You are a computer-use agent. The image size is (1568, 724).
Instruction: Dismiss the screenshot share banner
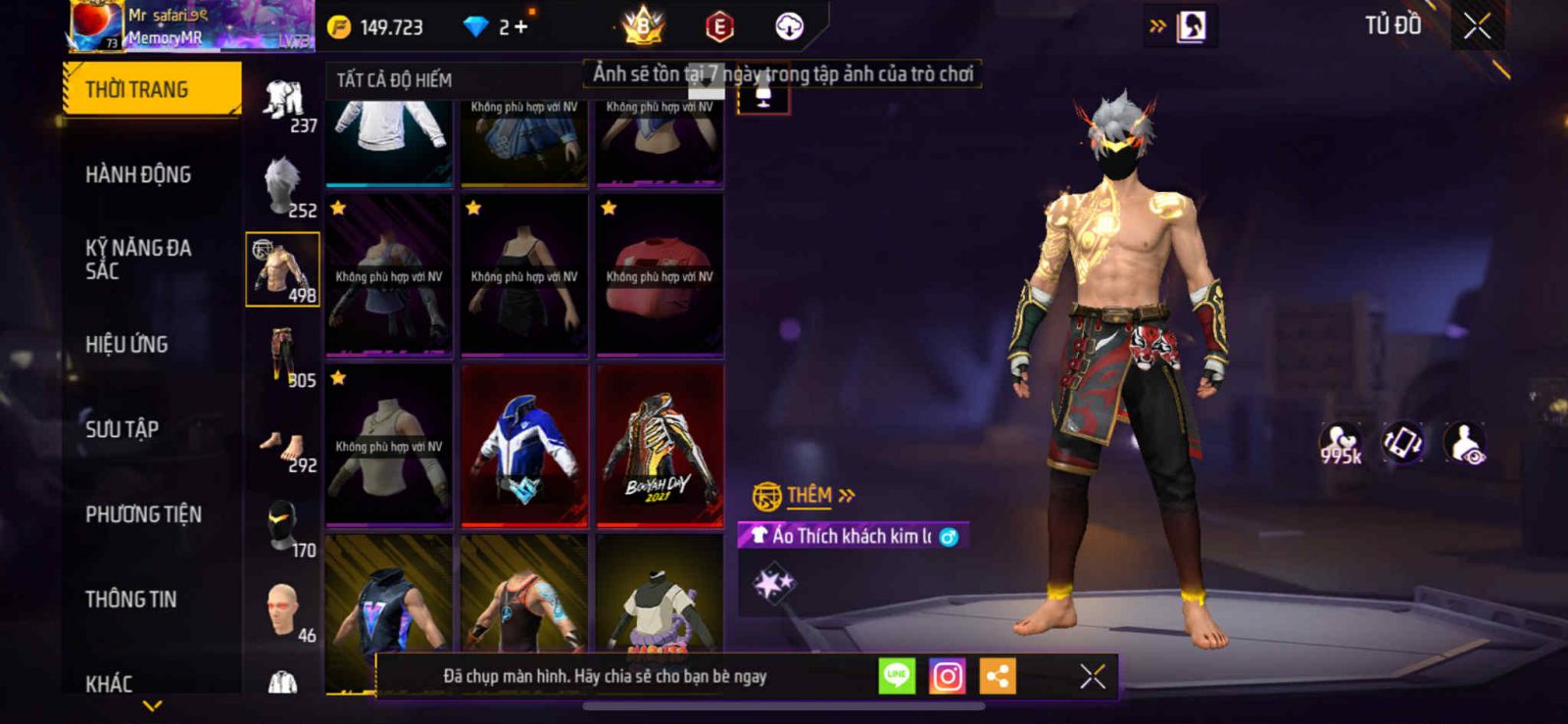(x=1092, y=676)
